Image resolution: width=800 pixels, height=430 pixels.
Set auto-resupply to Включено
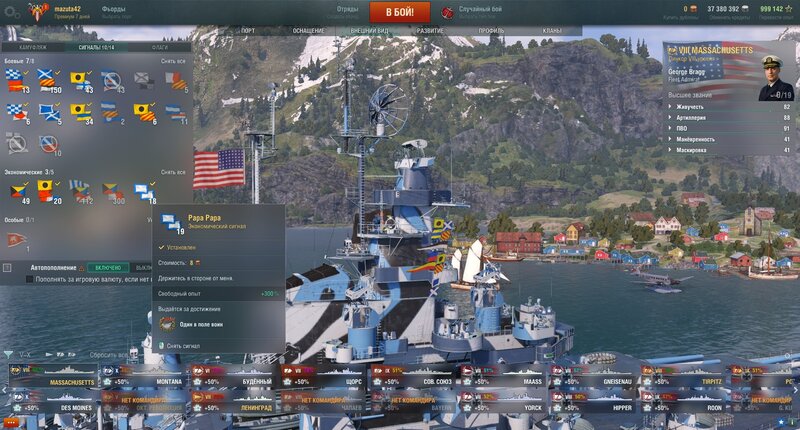coord(108,268)
